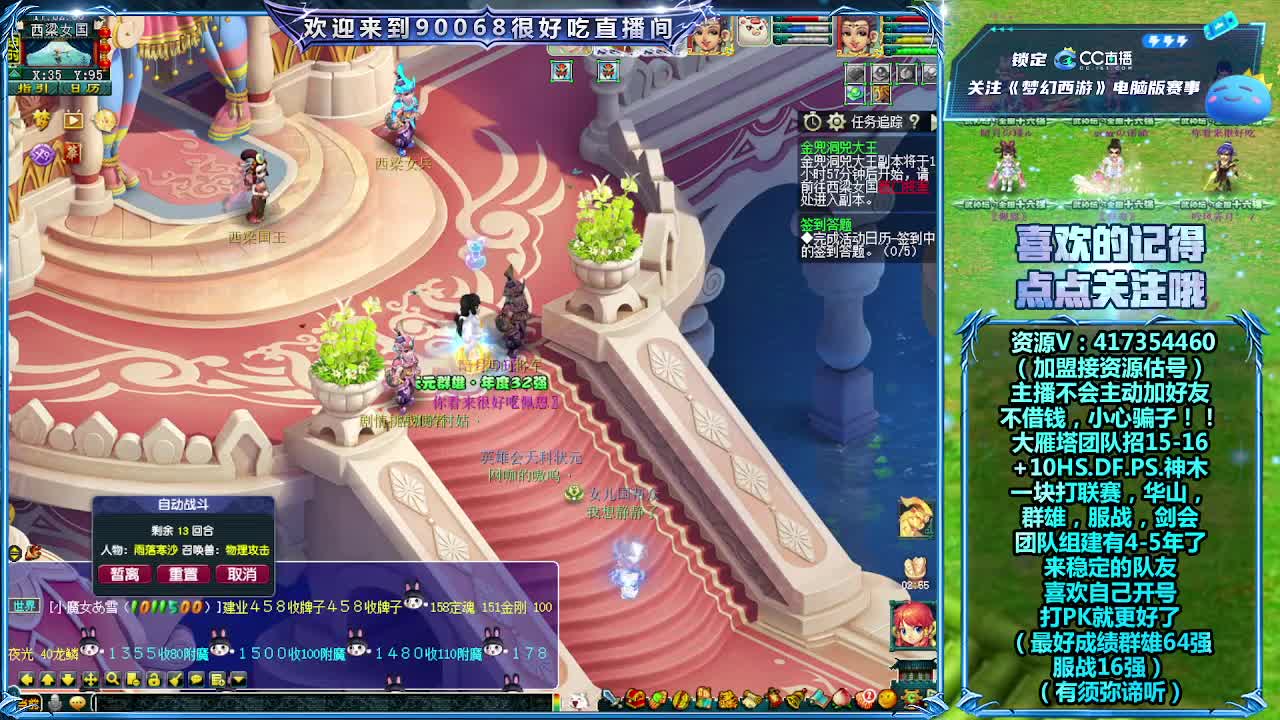Select the magnifier search icon on the chat toolbar
The width and height of the screenshot is (1280, 720).
tap(112, 678)
